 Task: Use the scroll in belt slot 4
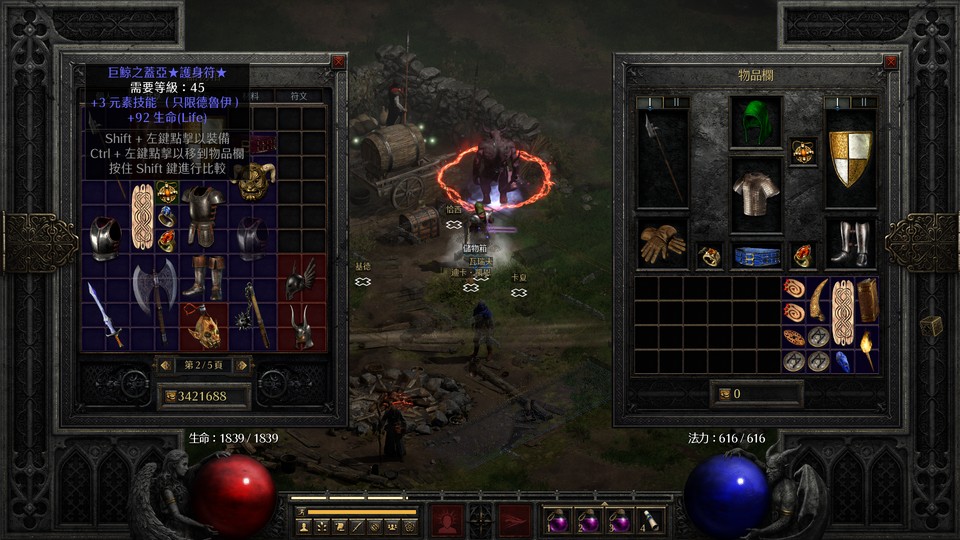tap(652, 520)
